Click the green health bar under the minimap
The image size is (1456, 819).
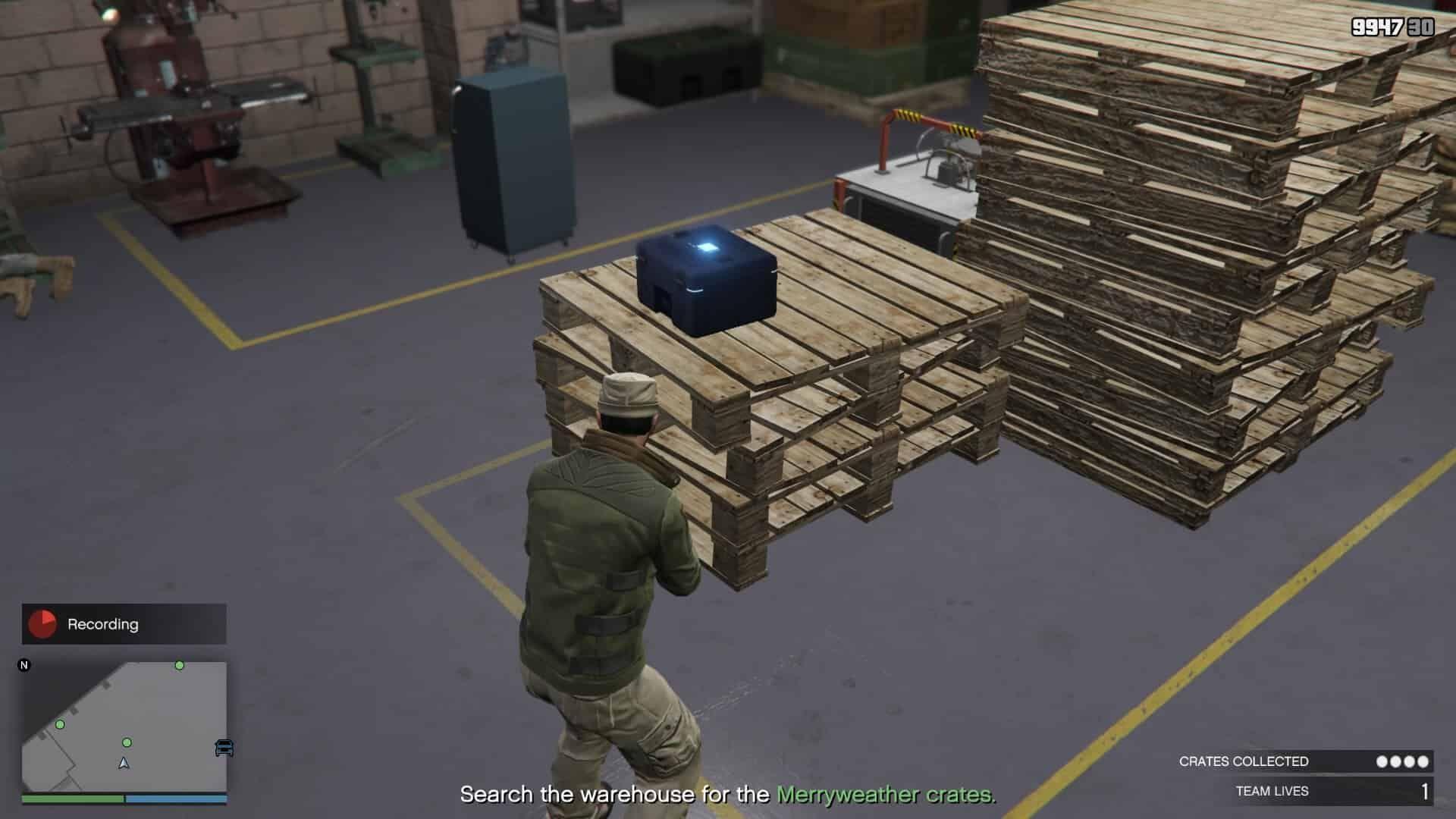[72, 799]
